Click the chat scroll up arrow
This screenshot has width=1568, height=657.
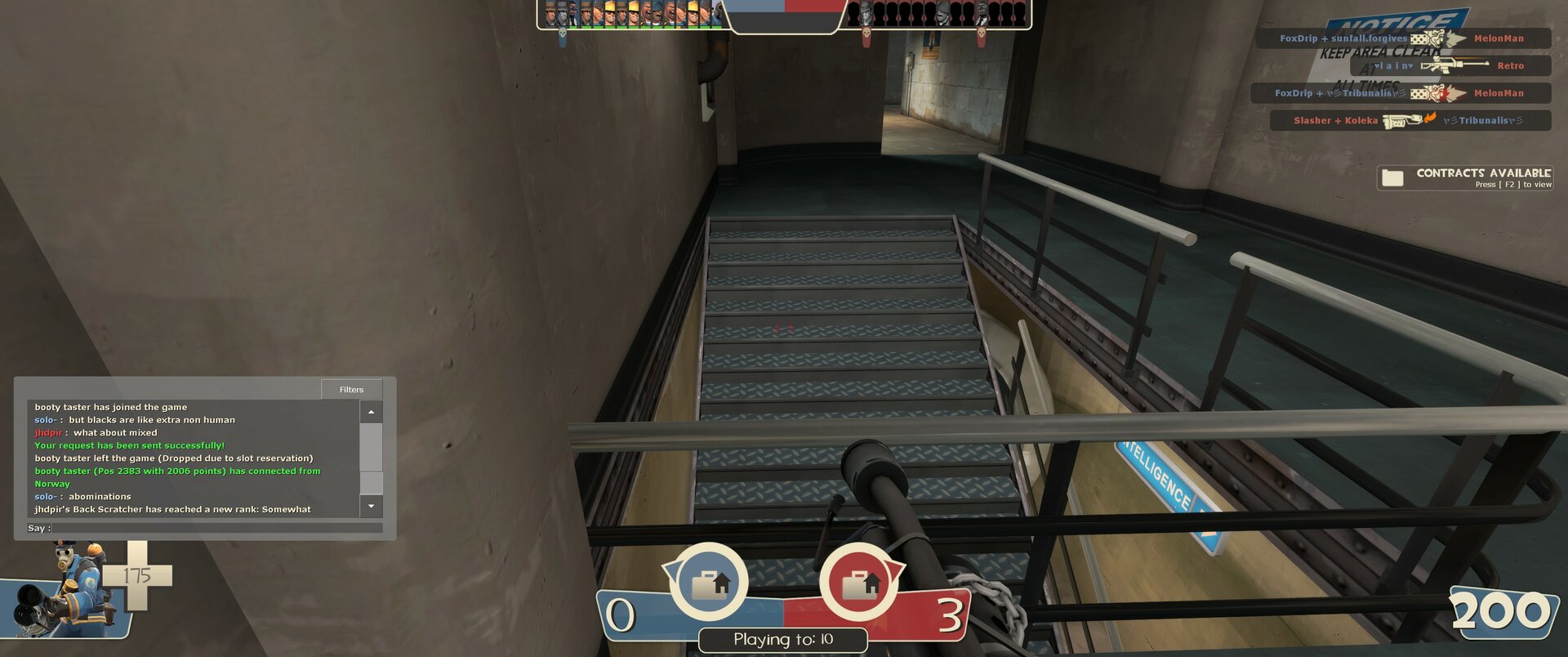[x=371, y=412]
